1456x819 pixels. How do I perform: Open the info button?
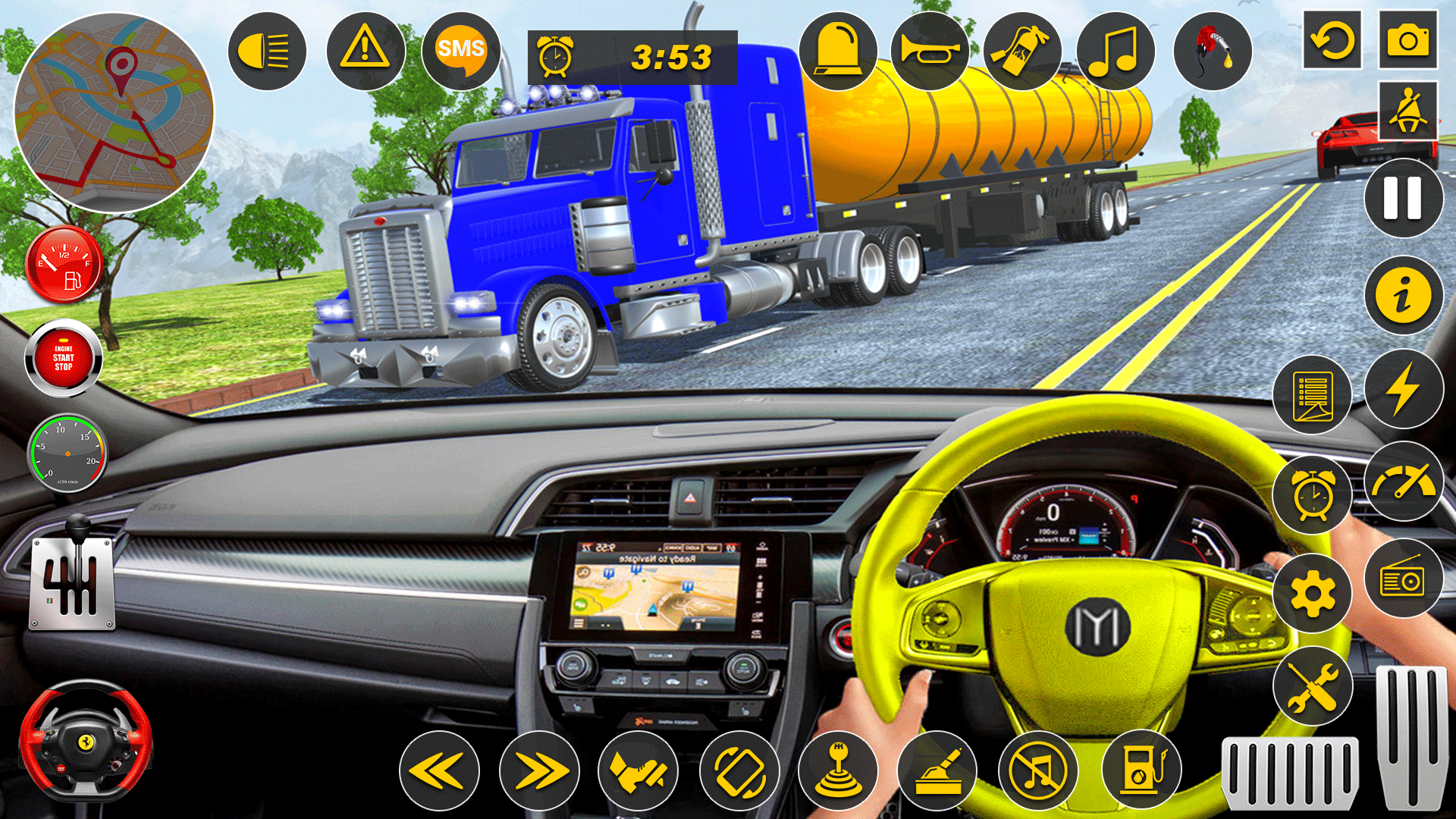point(1403,295)
